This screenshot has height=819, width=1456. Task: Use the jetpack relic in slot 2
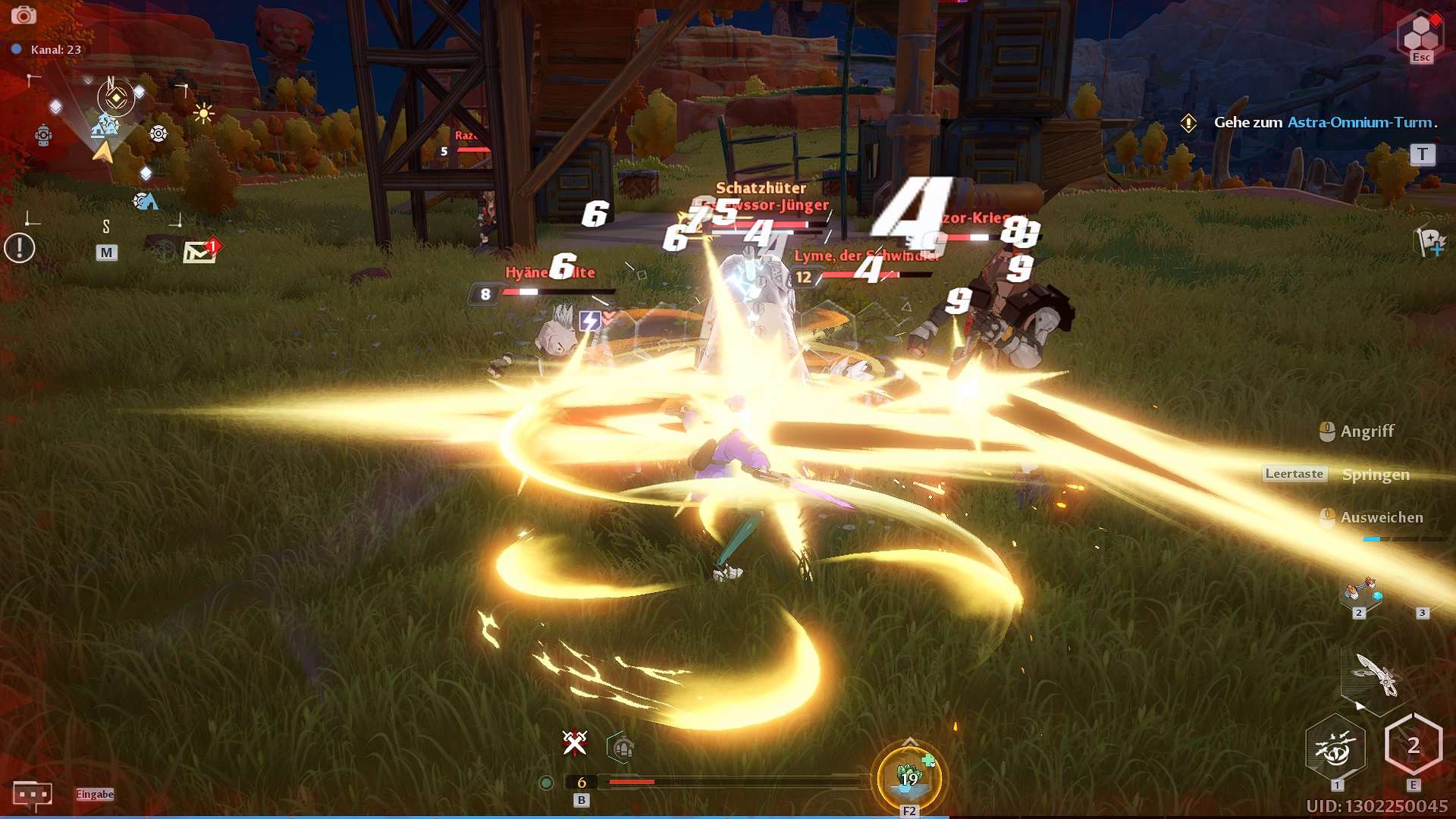[x=1360, y=594]
